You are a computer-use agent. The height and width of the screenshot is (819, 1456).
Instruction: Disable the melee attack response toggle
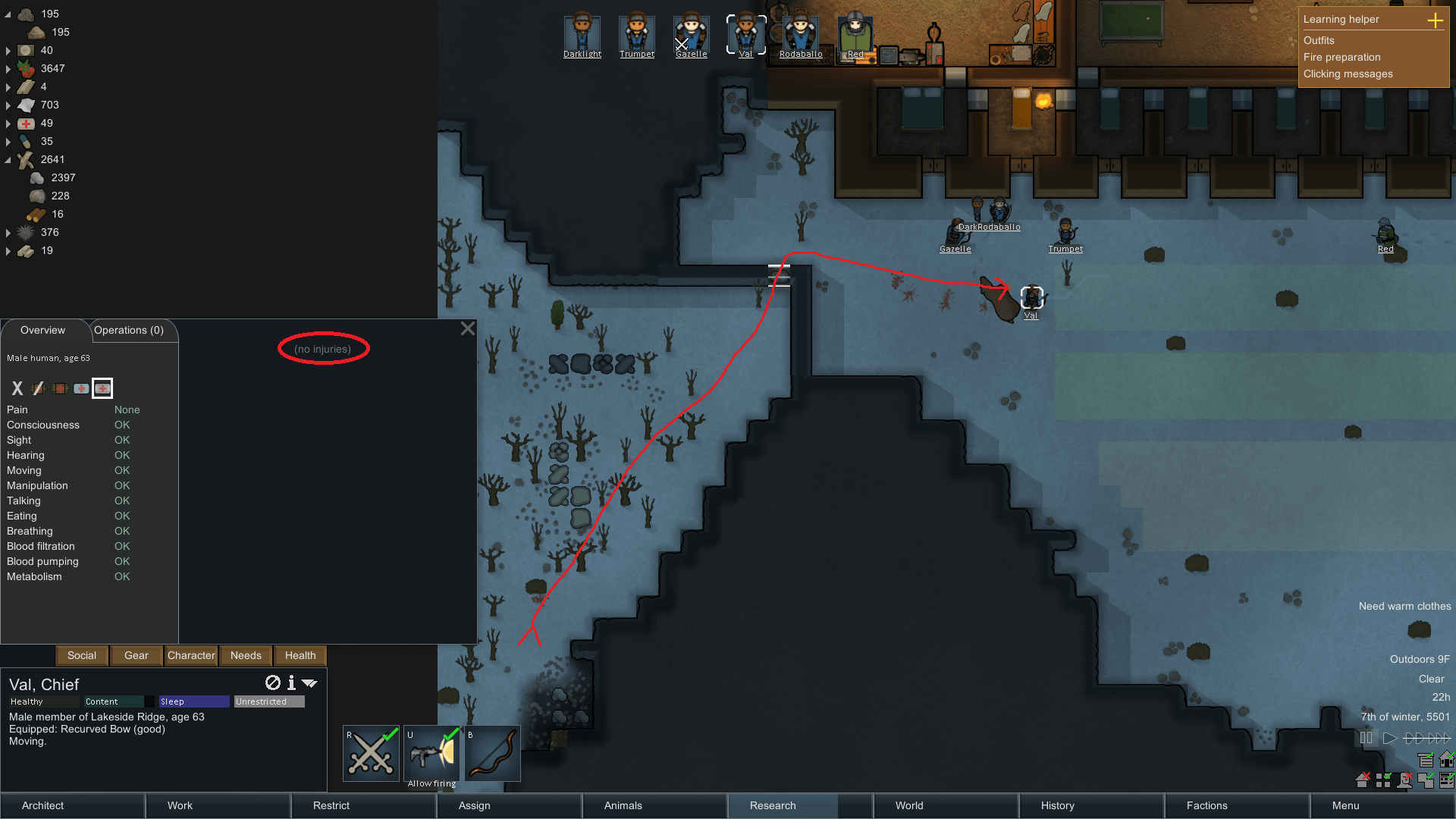click(371, 752)
